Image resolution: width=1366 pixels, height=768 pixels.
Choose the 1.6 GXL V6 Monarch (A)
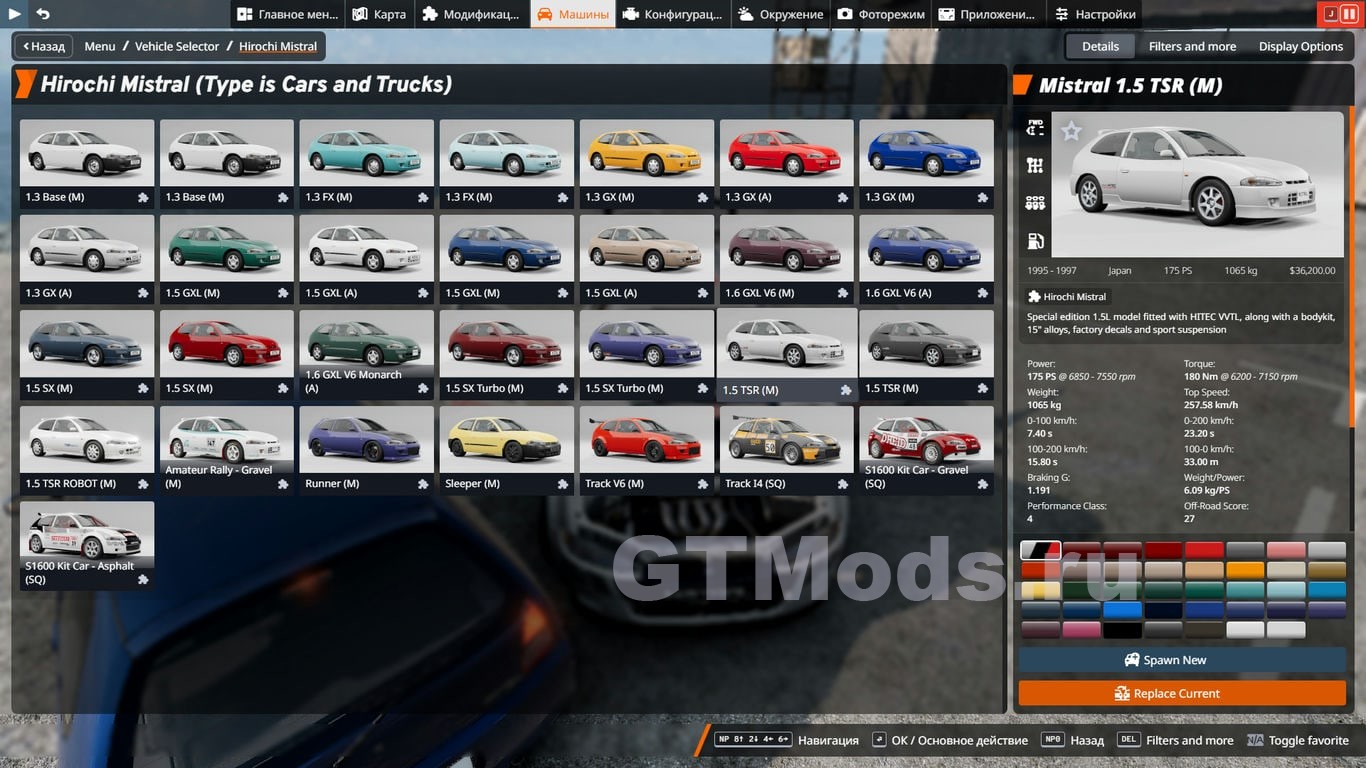pos(366,354)
